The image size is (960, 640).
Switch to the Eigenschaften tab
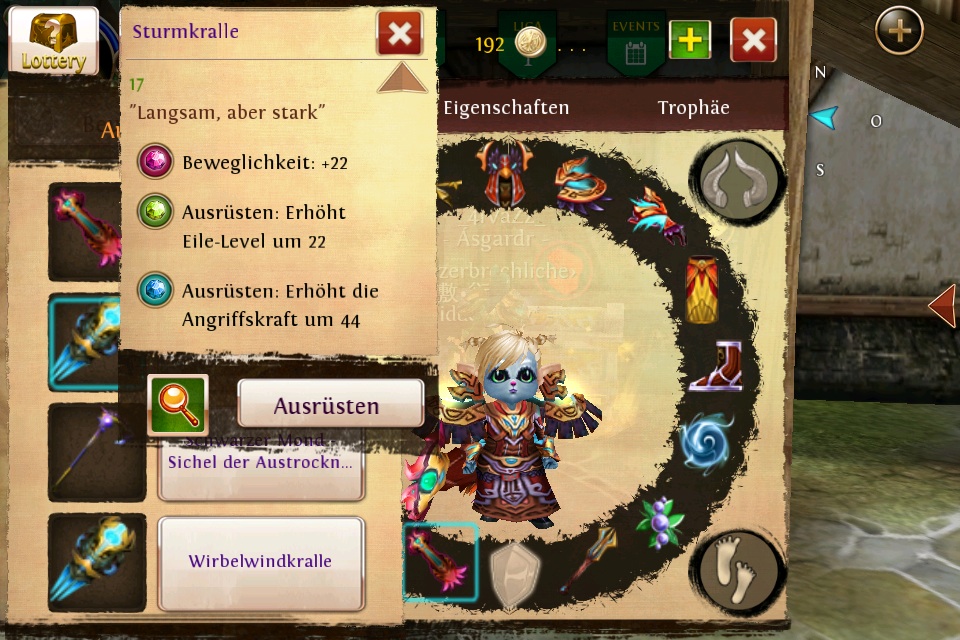coord(506,108)
